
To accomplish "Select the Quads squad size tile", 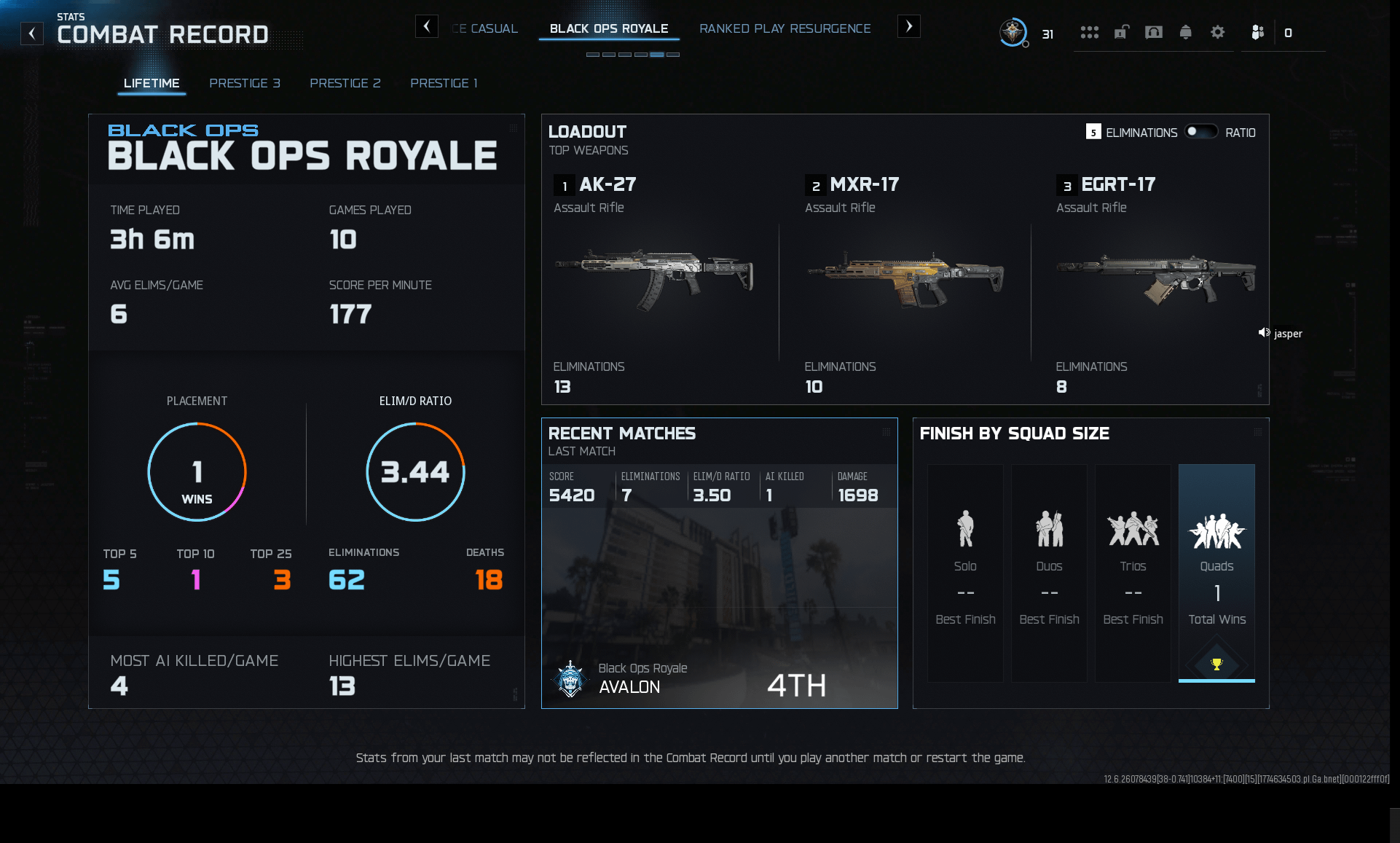I will click(x=1216, y=573).
